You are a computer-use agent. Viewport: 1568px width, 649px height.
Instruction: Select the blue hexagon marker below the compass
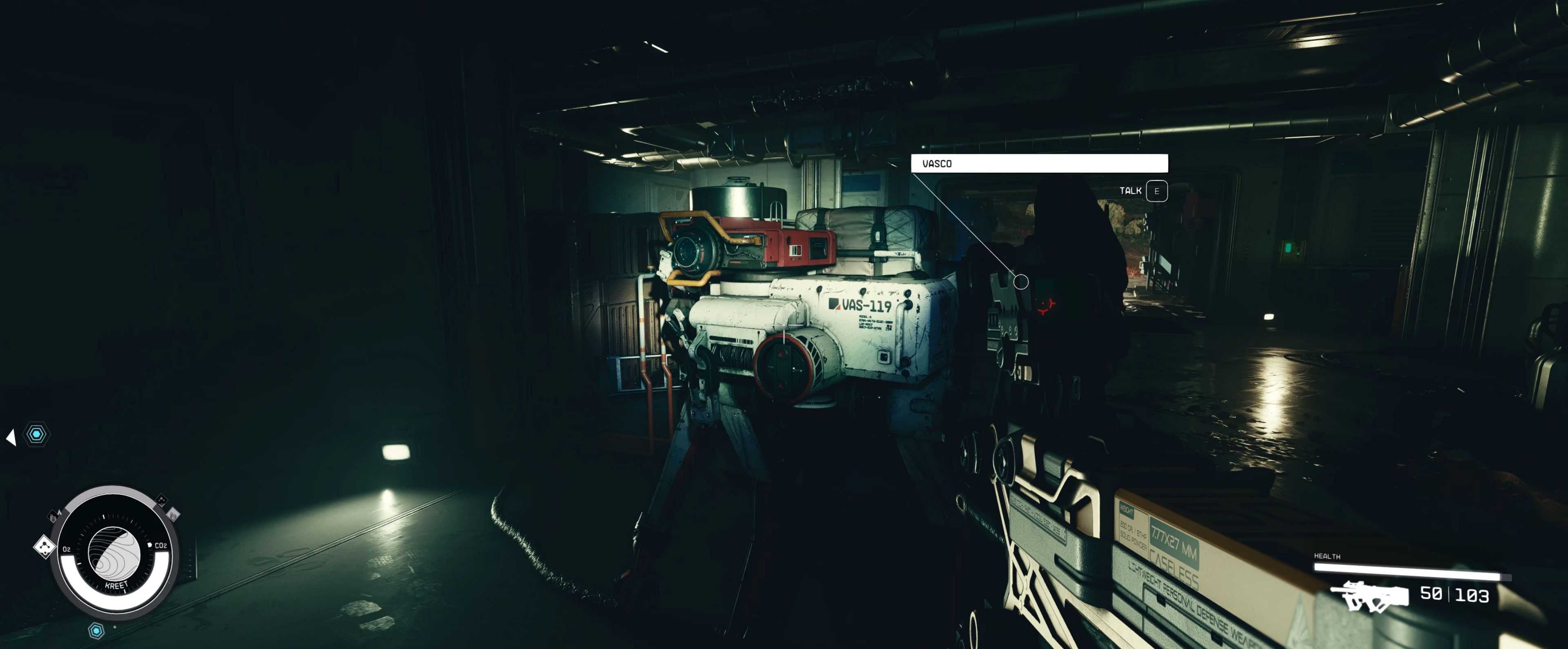pos(96,631)
